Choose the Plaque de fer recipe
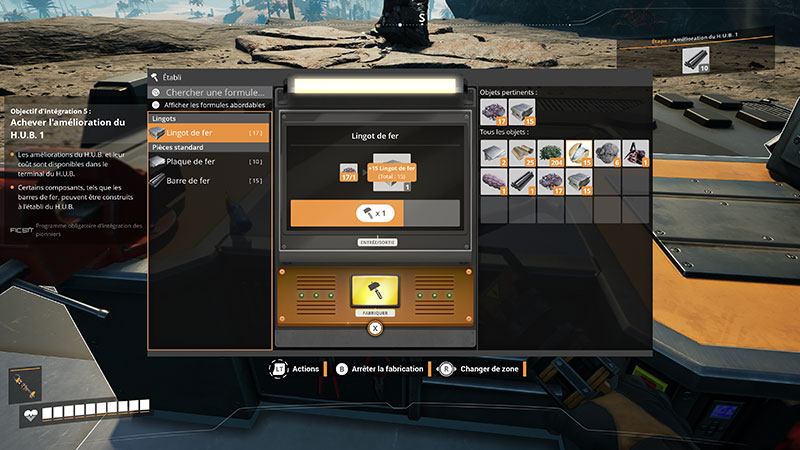Screen dimensions: 800x450 coord(208,161)
